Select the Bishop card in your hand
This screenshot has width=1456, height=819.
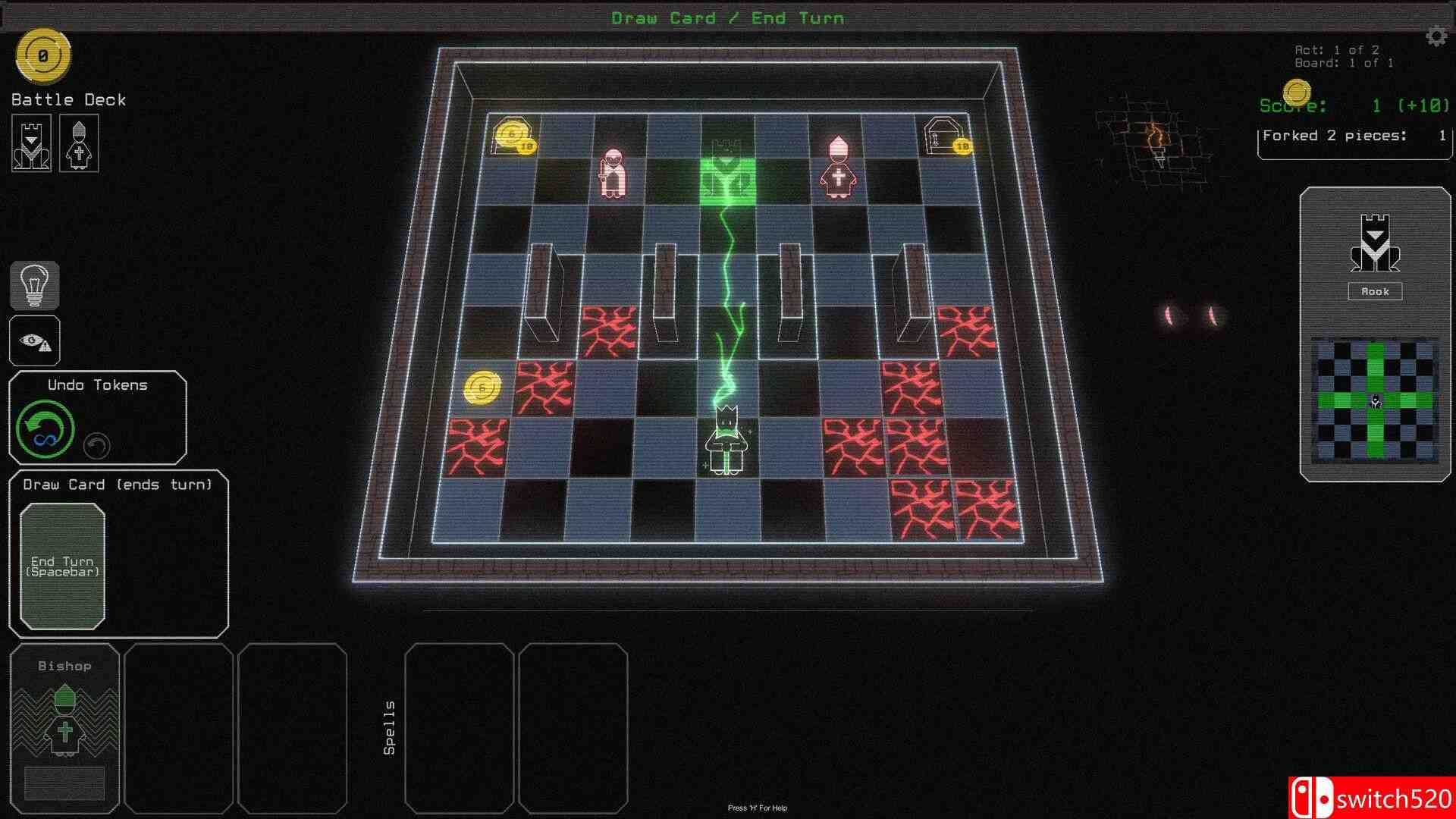[x=65, y=728]
